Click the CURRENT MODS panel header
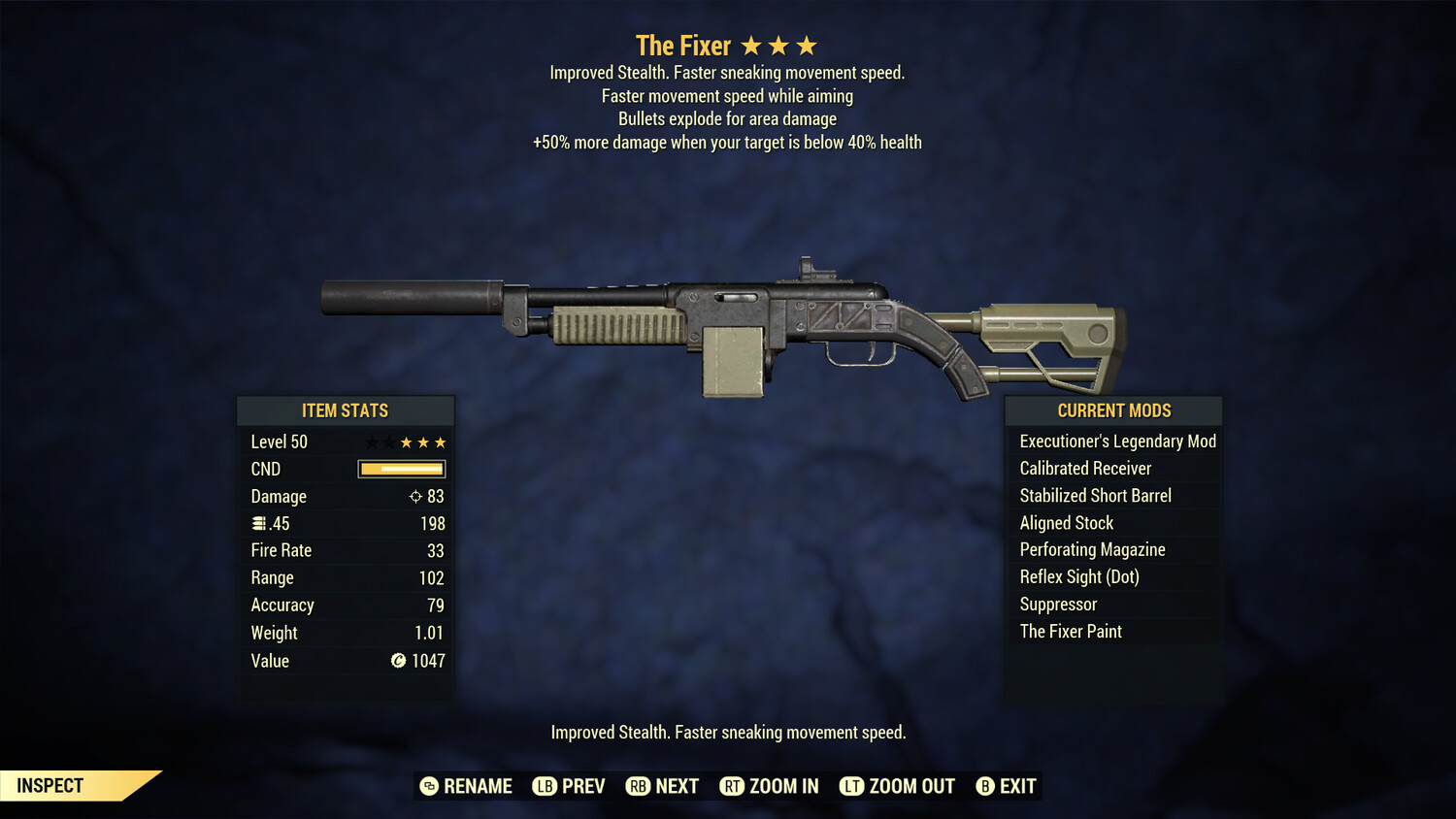Image resolution: width=1456 pixels, height=819 pixels. point(1112,410)
